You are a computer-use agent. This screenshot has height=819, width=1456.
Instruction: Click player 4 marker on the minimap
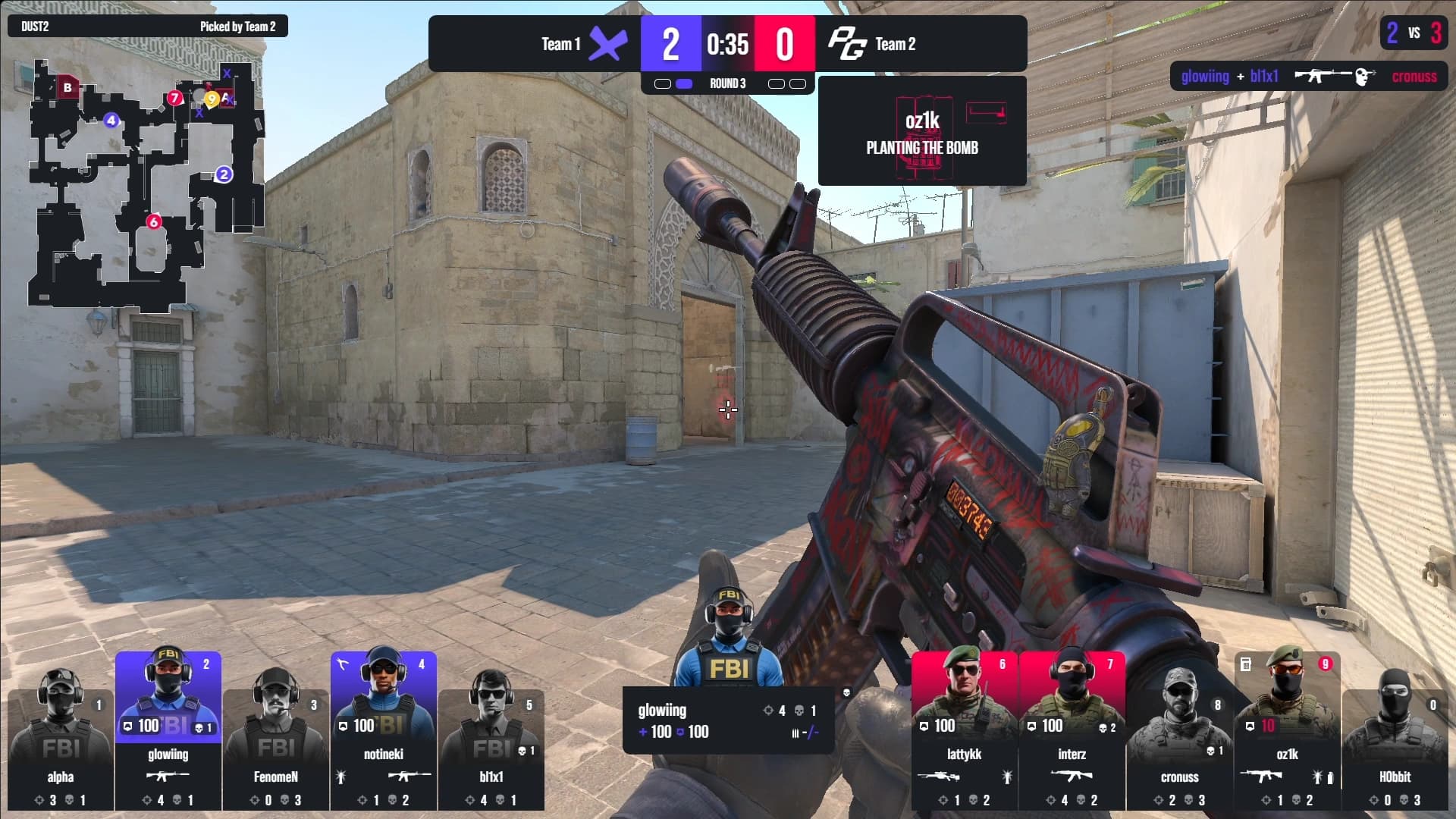111,120
